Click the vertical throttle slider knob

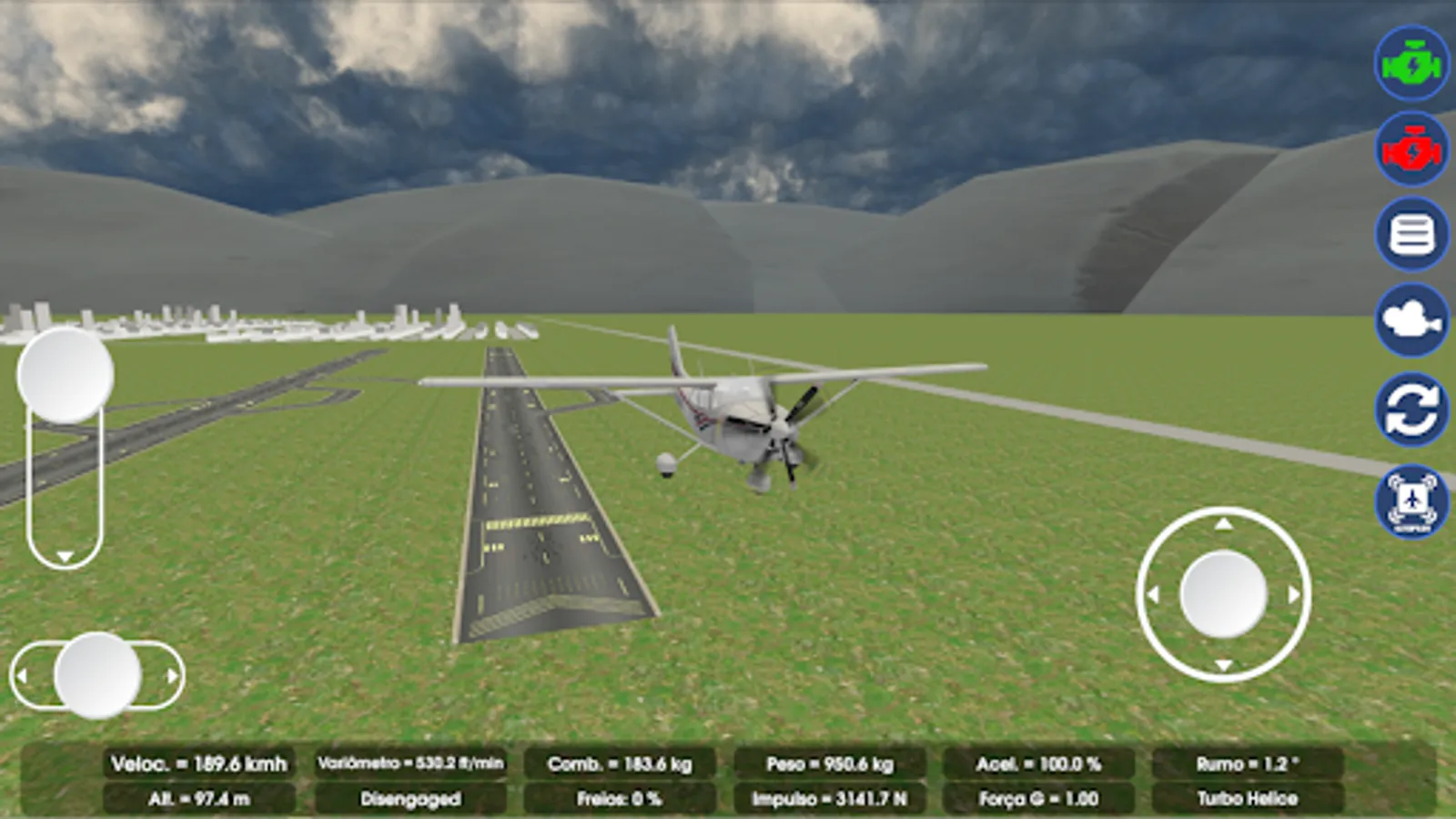tap(65, 375)
